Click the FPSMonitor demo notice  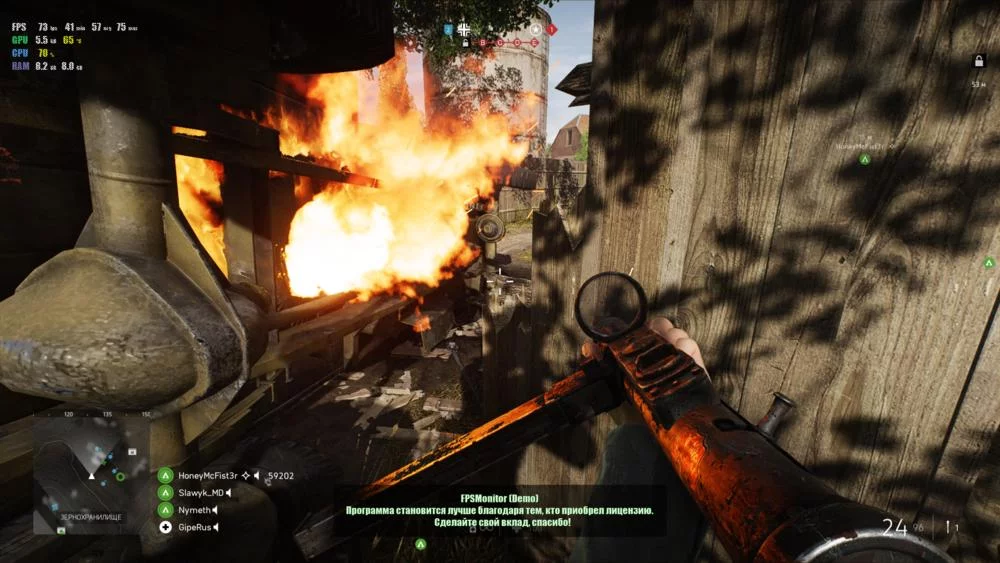(x=499, y=510)
